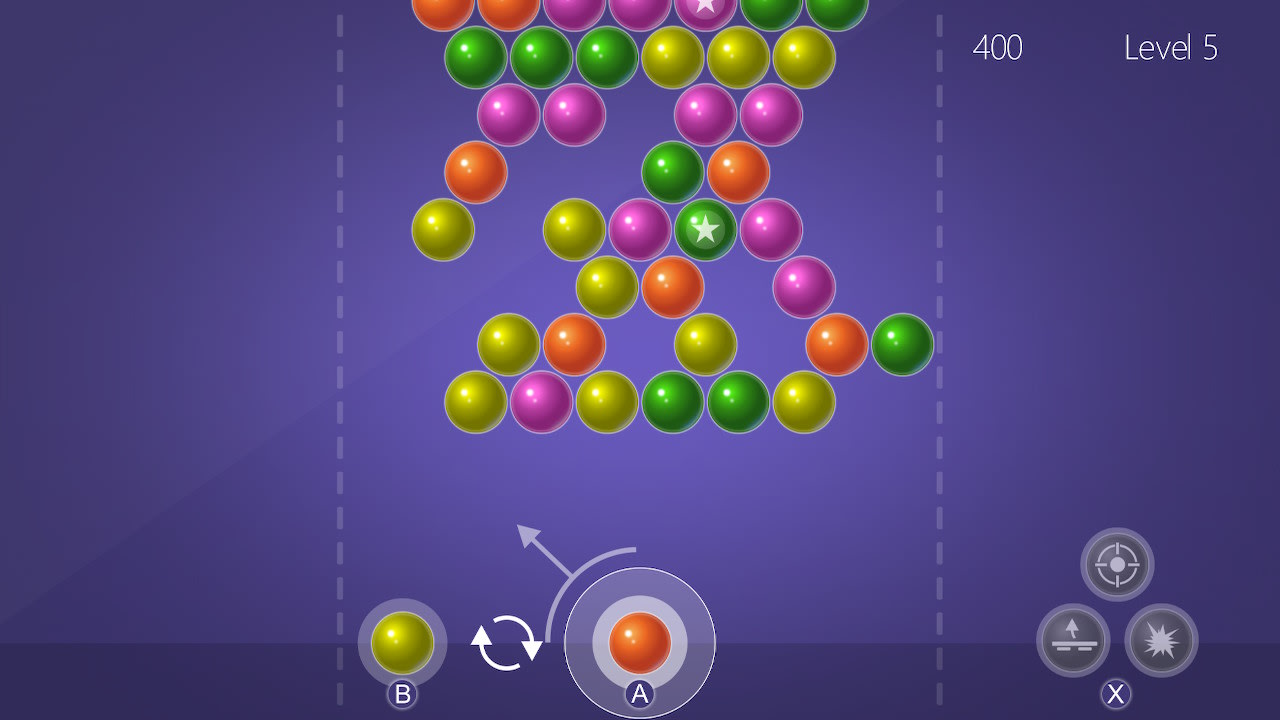1280x720 pixels.
Task: Select the orange bubble in the launcher
Action: 639,645
